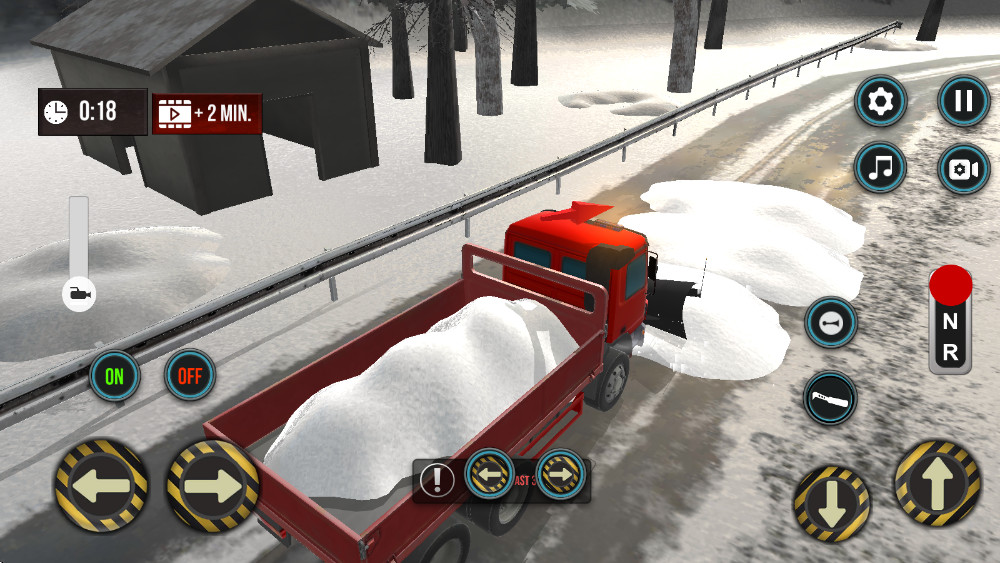
Task: Tap the red OFF button
Action: click(190, 376)
